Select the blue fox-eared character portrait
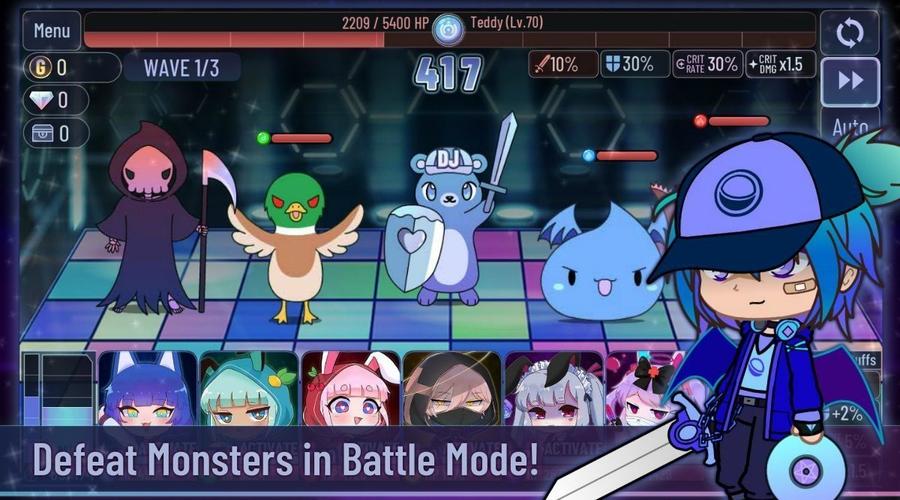This screenshot has width=900, height=500. [x=147, y=390]
